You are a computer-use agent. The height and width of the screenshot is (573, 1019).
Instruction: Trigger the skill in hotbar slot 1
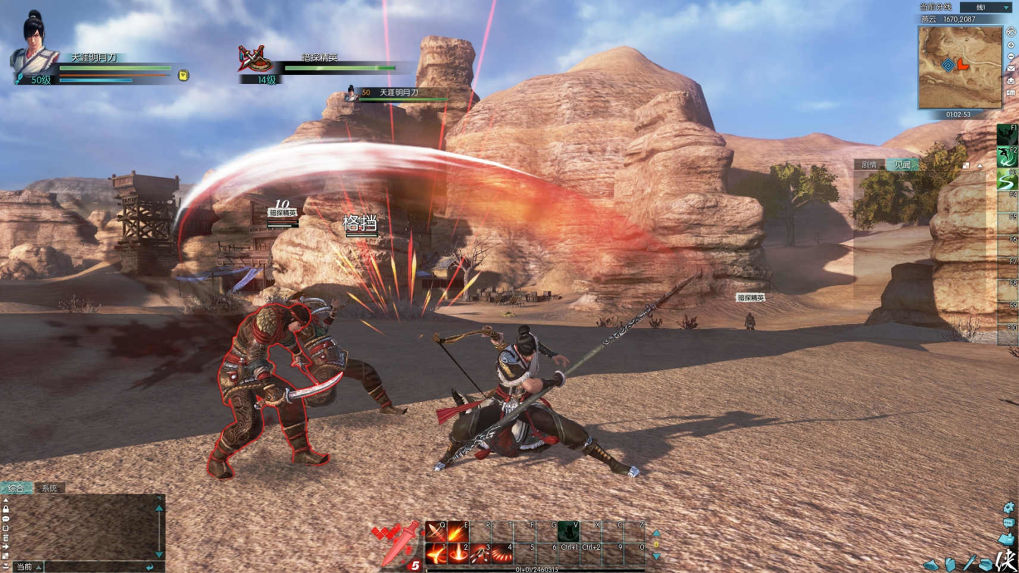pyautogui.click(x=435, y=553)
